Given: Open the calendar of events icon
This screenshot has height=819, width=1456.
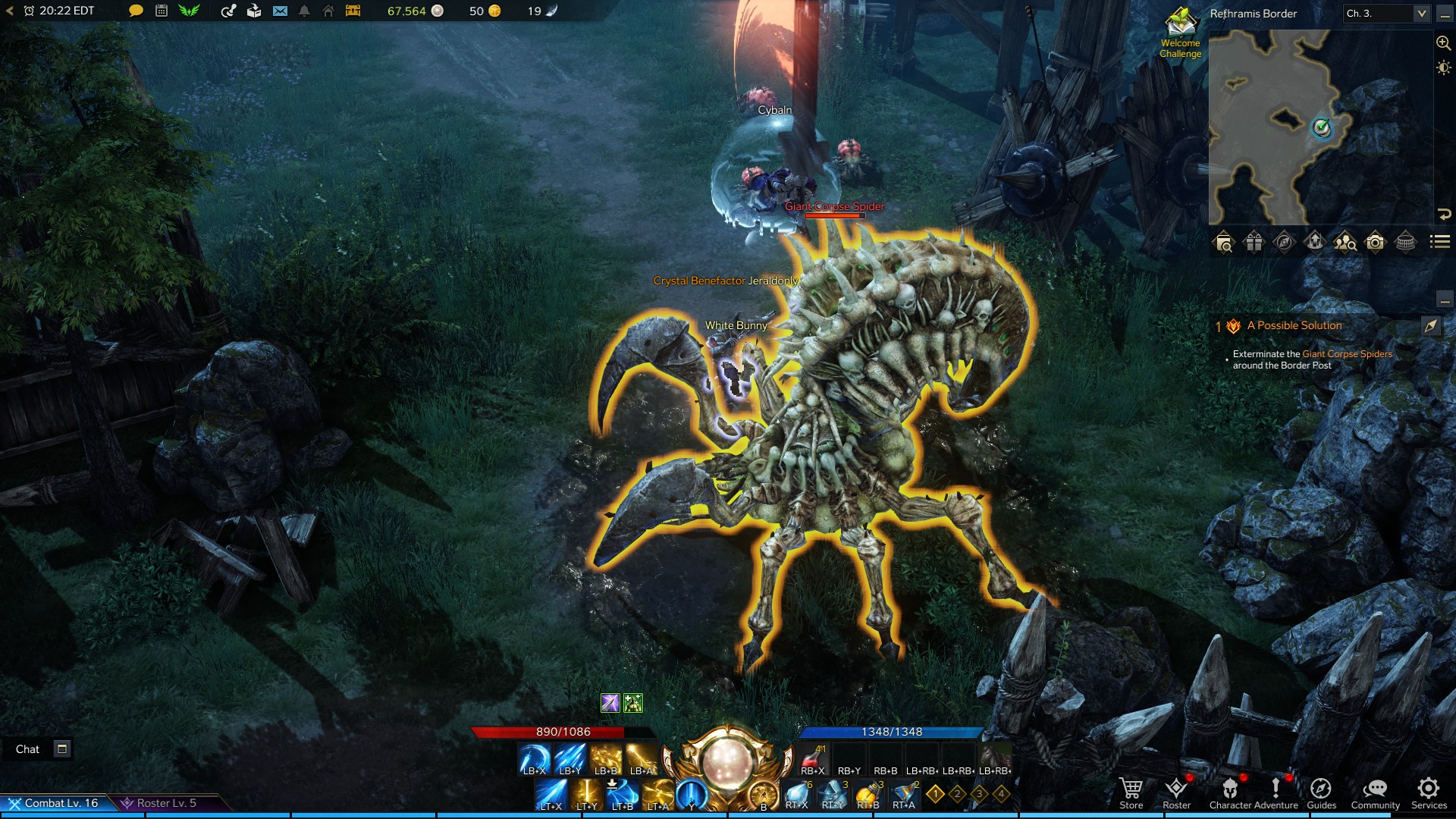Looking at the screenshot, I should pos(161,11).
